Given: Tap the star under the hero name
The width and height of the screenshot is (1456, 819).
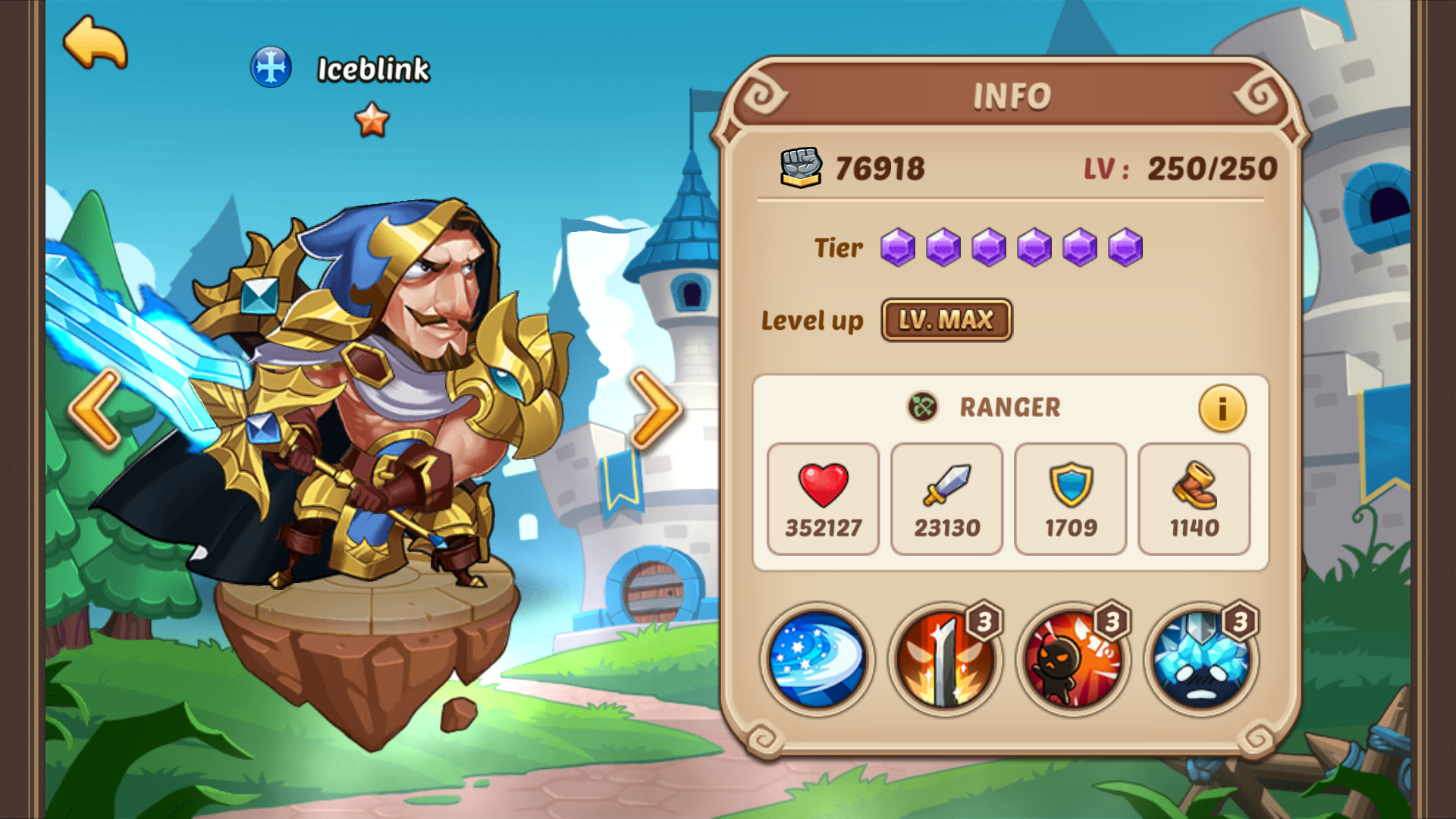Looking at the screenshot, I should tap(371, 119).
